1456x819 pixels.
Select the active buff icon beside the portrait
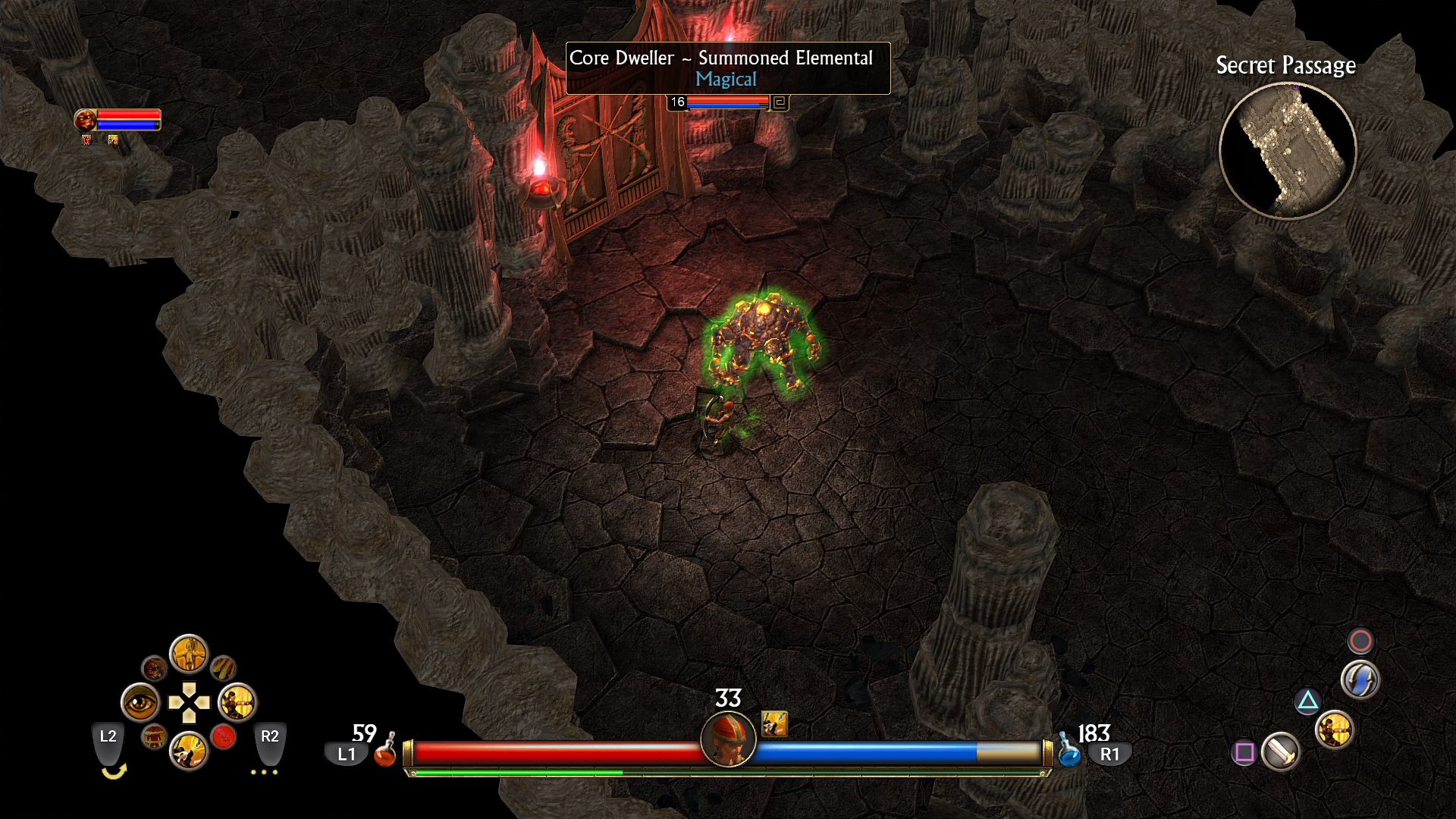tap(774, 723)
